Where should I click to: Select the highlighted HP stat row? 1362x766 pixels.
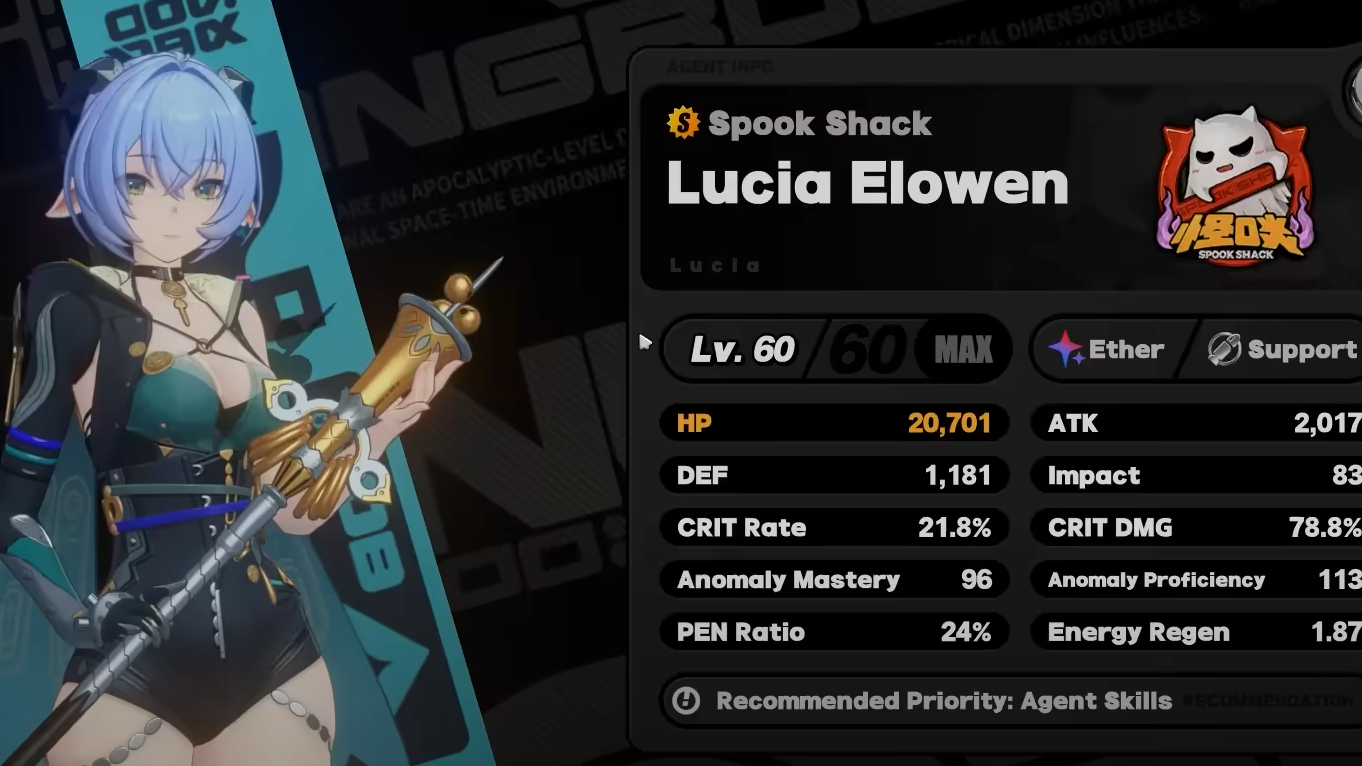834,423
